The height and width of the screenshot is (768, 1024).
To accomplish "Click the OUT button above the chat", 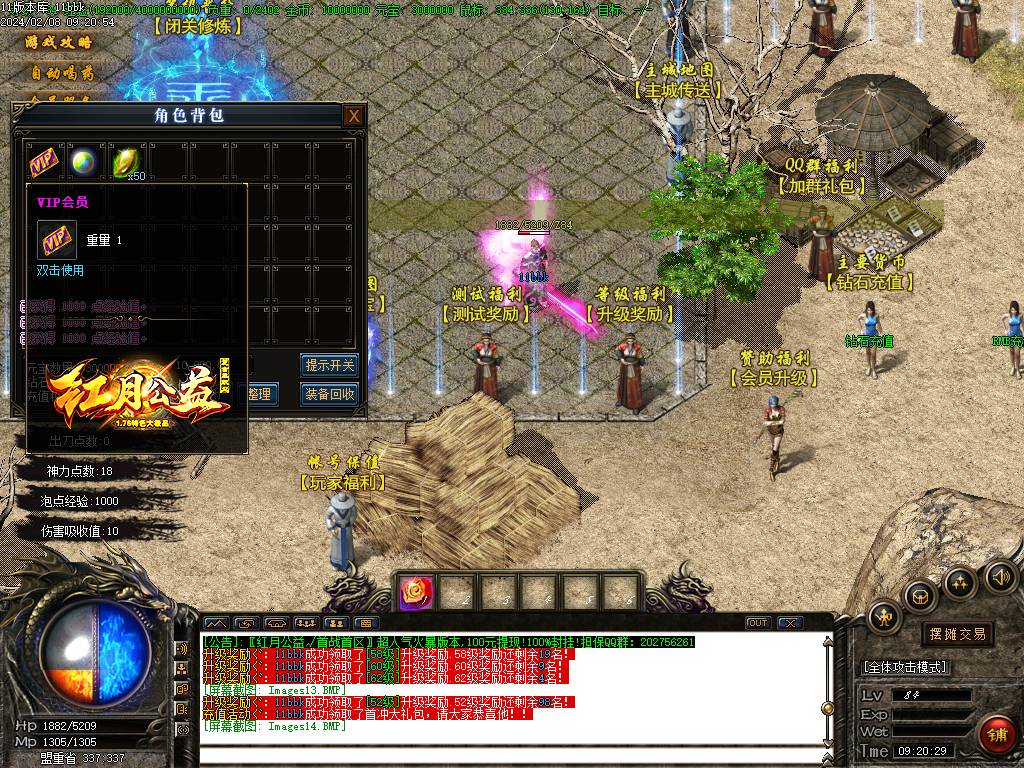I will tap(758, 623).
